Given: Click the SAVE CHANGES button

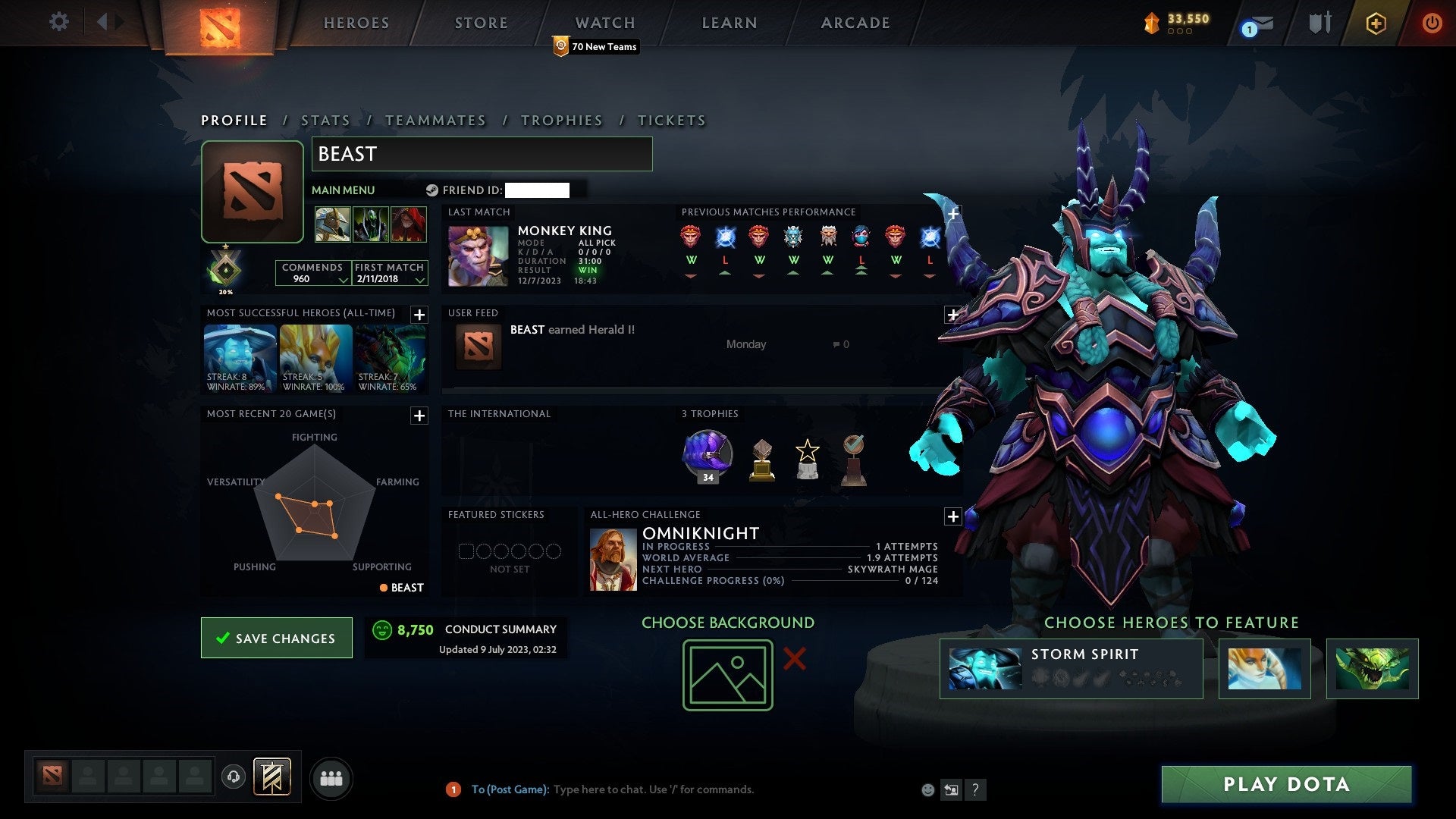Looking at the screenshot, I should click(x=276, y=638).
